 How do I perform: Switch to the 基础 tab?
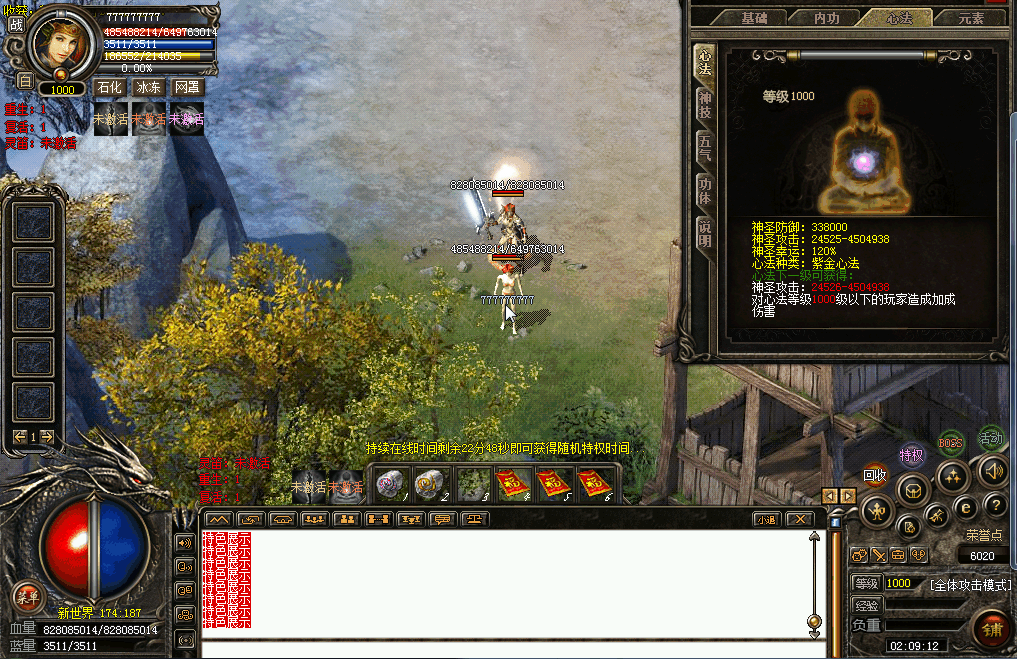tap(755, 18)
